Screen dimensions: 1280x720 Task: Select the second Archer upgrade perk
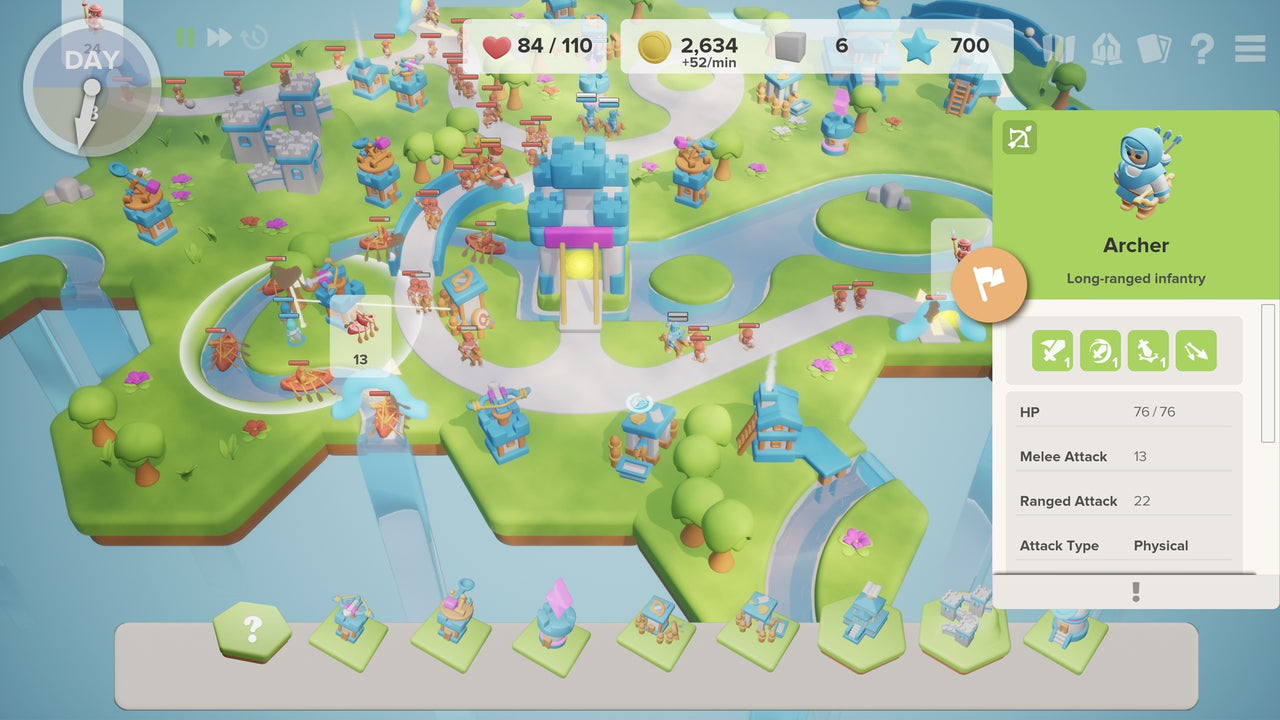click(x=1098, y=351)
